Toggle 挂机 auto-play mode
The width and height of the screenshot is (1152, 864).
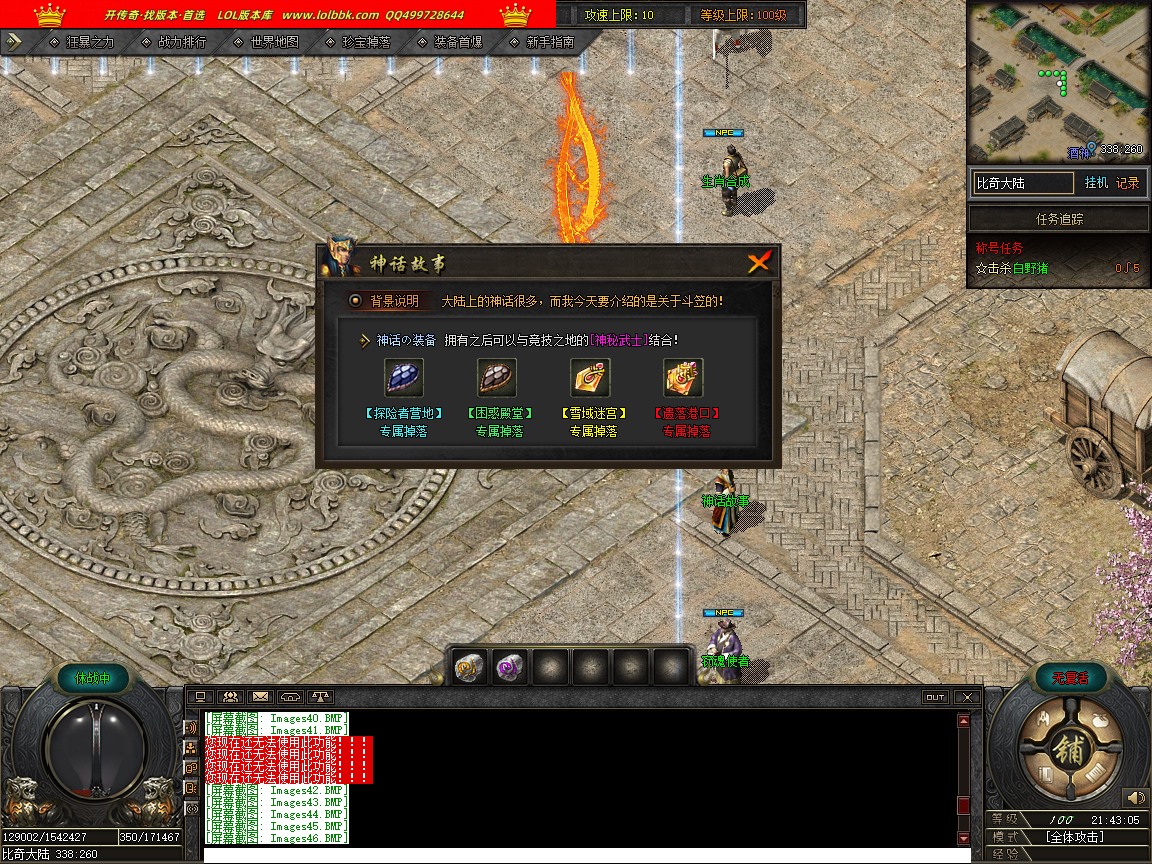[x=1096, y=183]
